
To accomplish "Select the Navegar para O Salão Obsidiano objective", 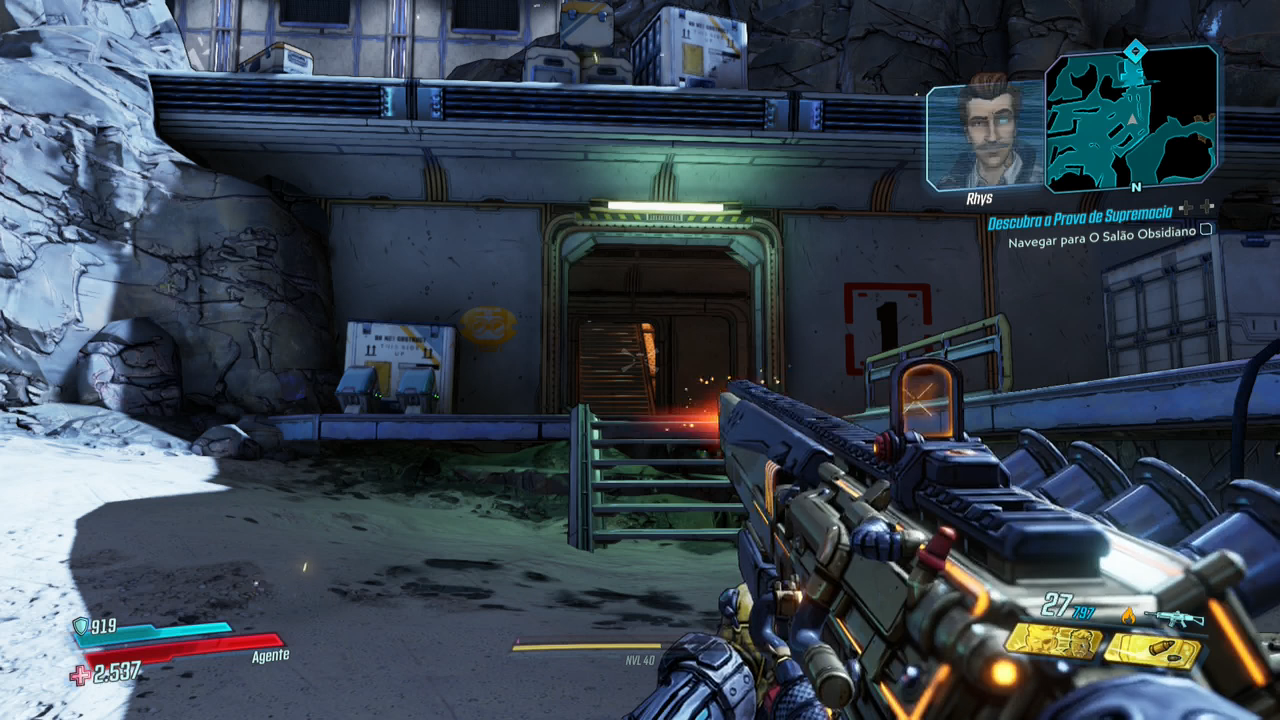I will click(x=1102, y=242).
